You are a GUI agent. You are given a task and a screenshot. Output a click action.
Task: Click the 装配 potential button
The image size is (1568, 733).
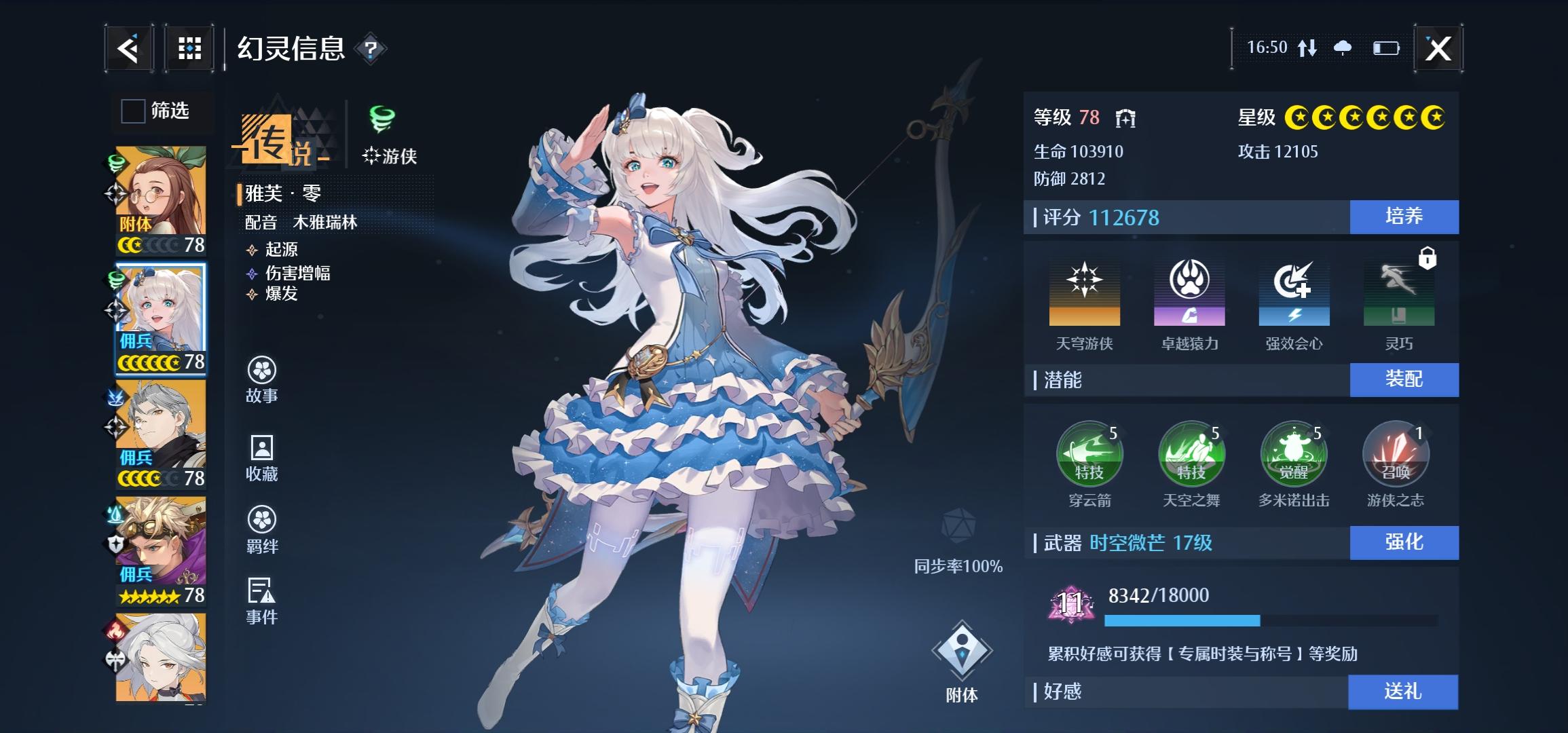pyautogui.click(x=1404, y=379)
